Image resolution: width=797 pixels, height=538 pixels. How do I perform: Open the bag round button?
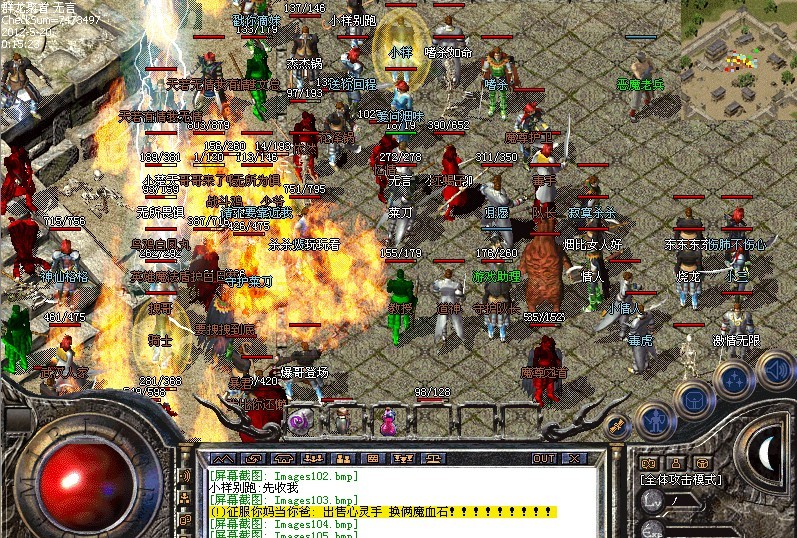pos(693,399)
